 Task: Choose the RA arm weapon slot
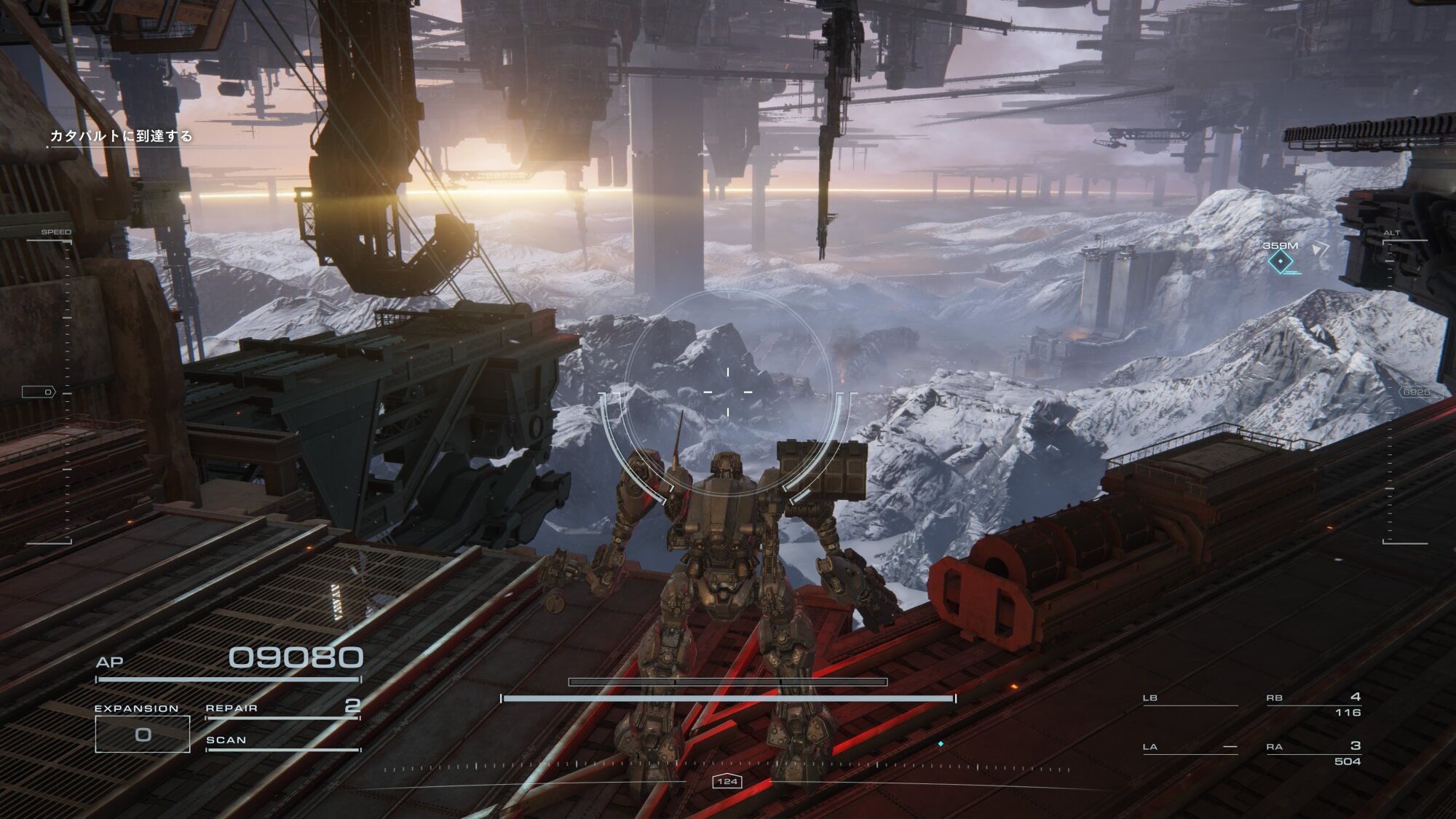click(x=1314, y=752)
